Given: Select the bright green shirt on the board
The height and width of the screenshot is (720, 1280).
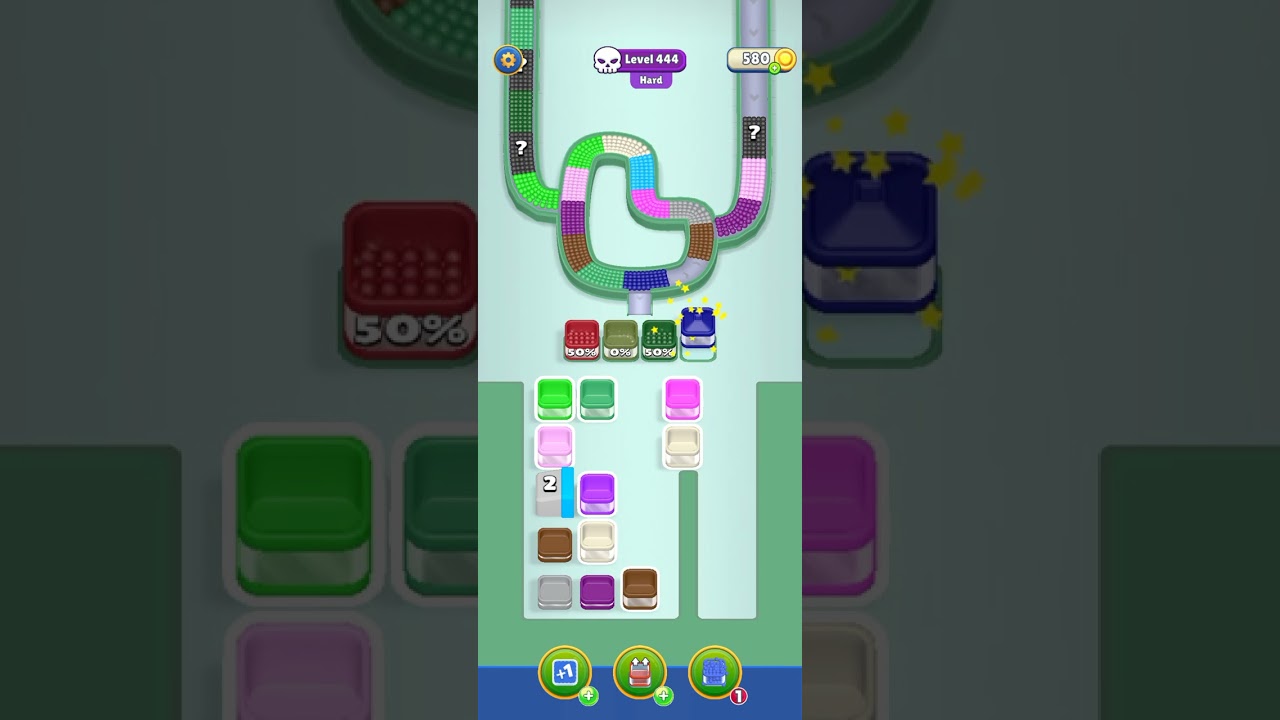Looking at the screenshot, I should [x=554, y=397].
